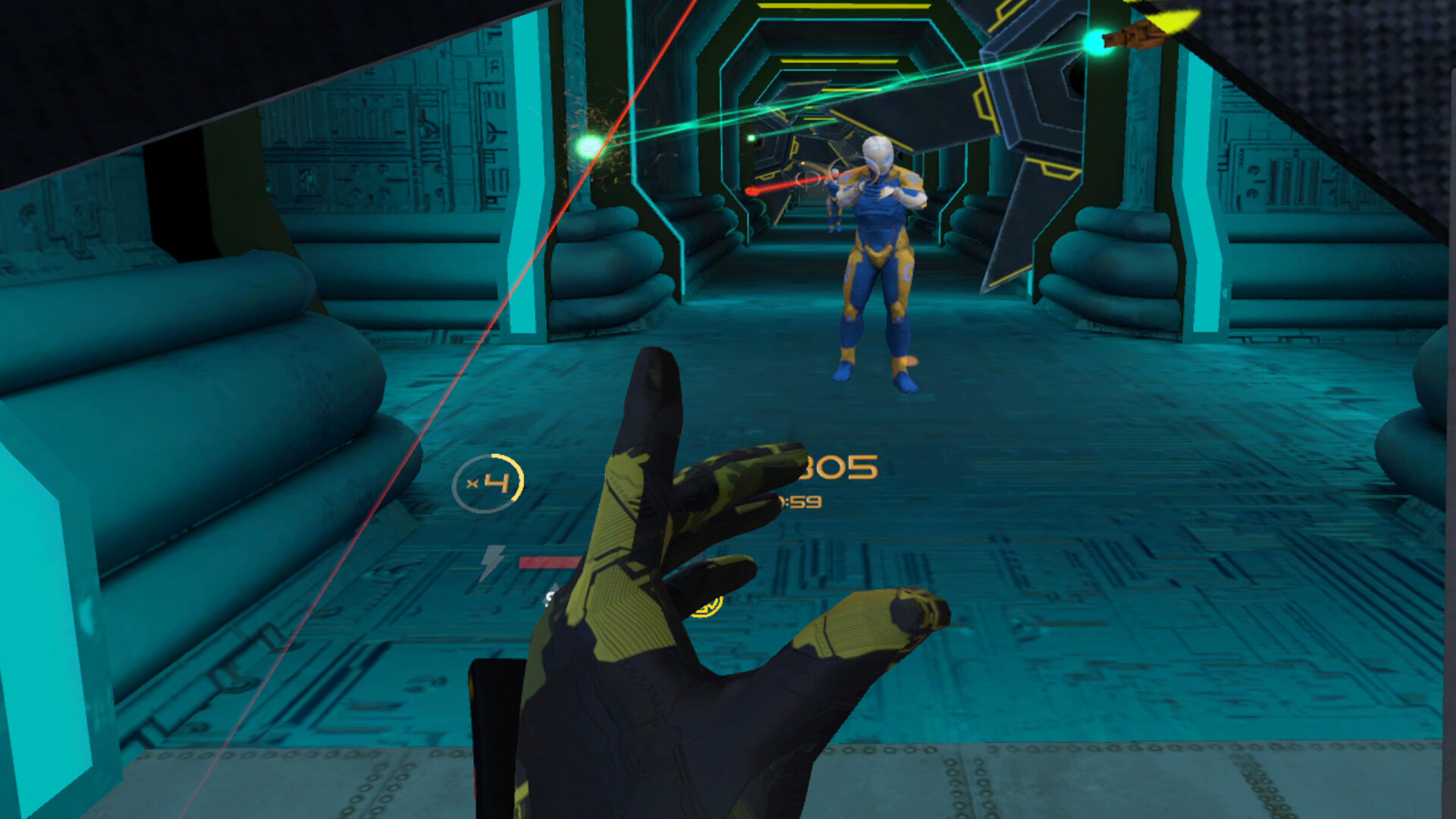
Task: Select the small green orb near the ceiling
Action: pyautogui.click(x=749, y=139)
